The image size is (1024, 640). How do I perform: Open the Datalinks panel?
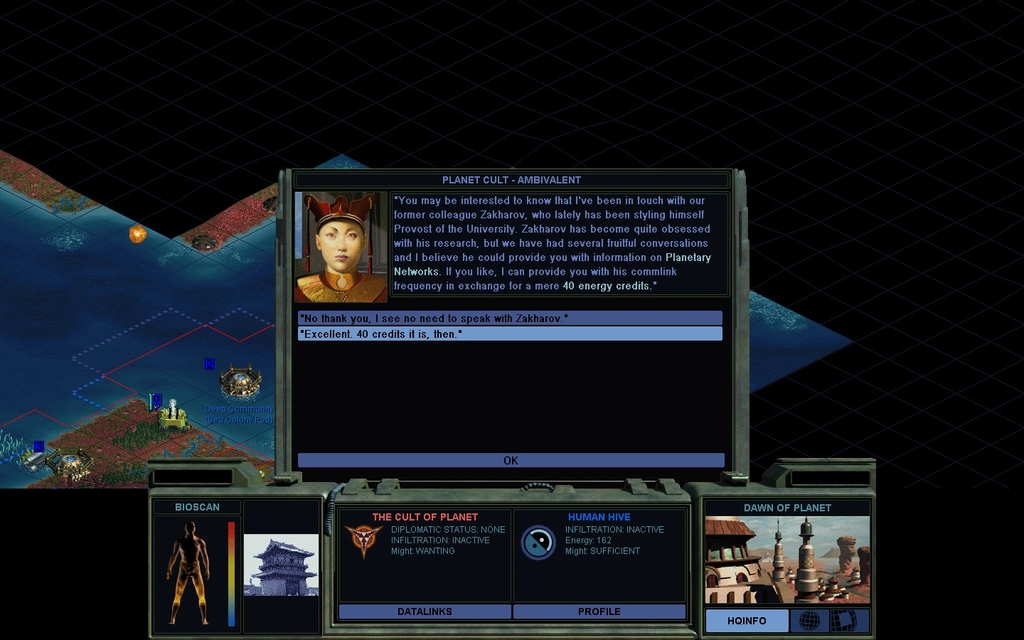[x=425, y=611]
